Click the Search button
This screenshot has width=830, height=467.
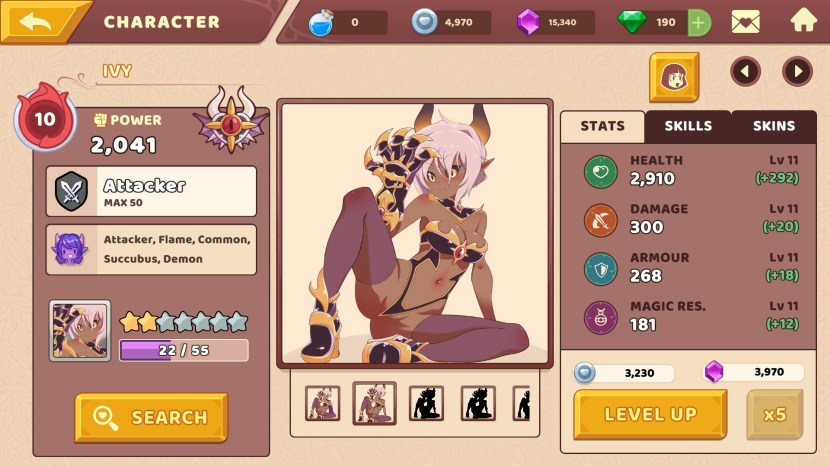point(151,417)
